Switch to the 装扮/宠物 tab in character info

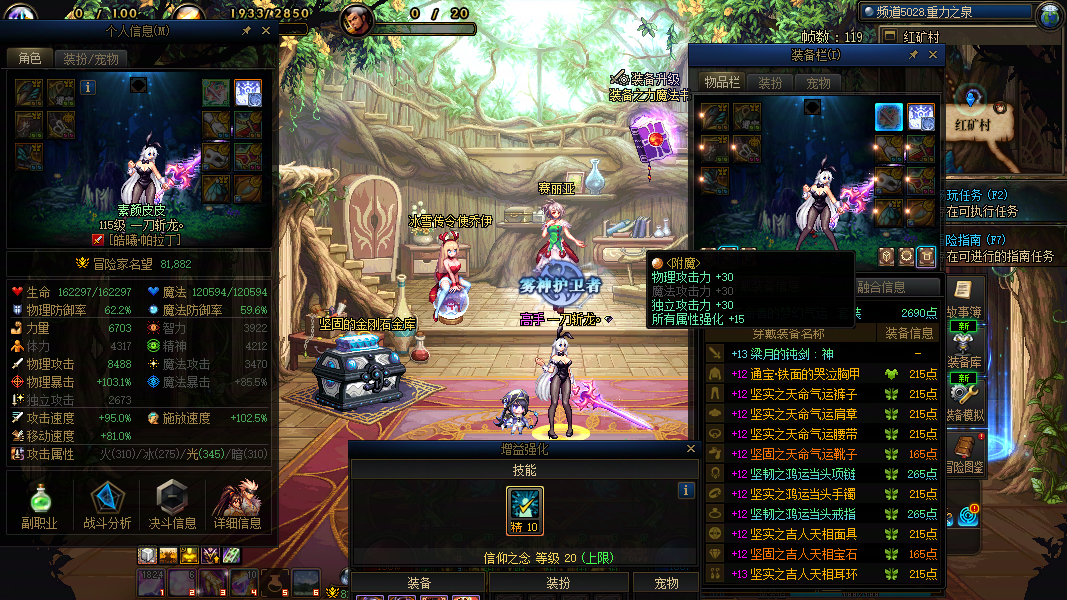click(x=89, y=59)
